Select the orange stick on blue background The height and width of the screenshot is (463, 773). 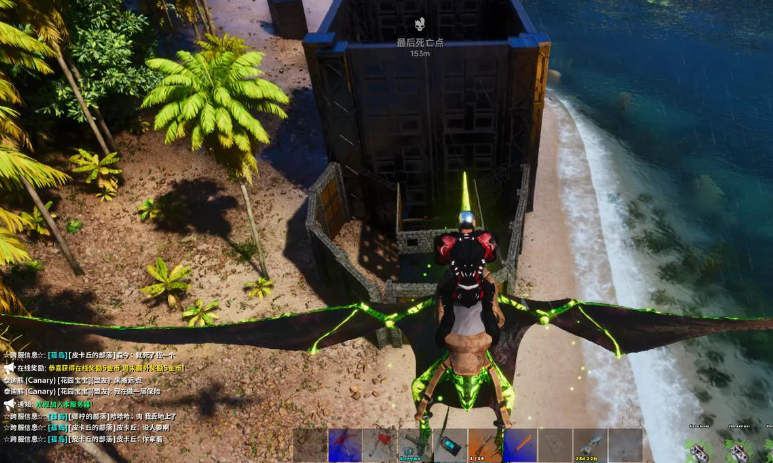pyautogui.click(x=520, y=445)
